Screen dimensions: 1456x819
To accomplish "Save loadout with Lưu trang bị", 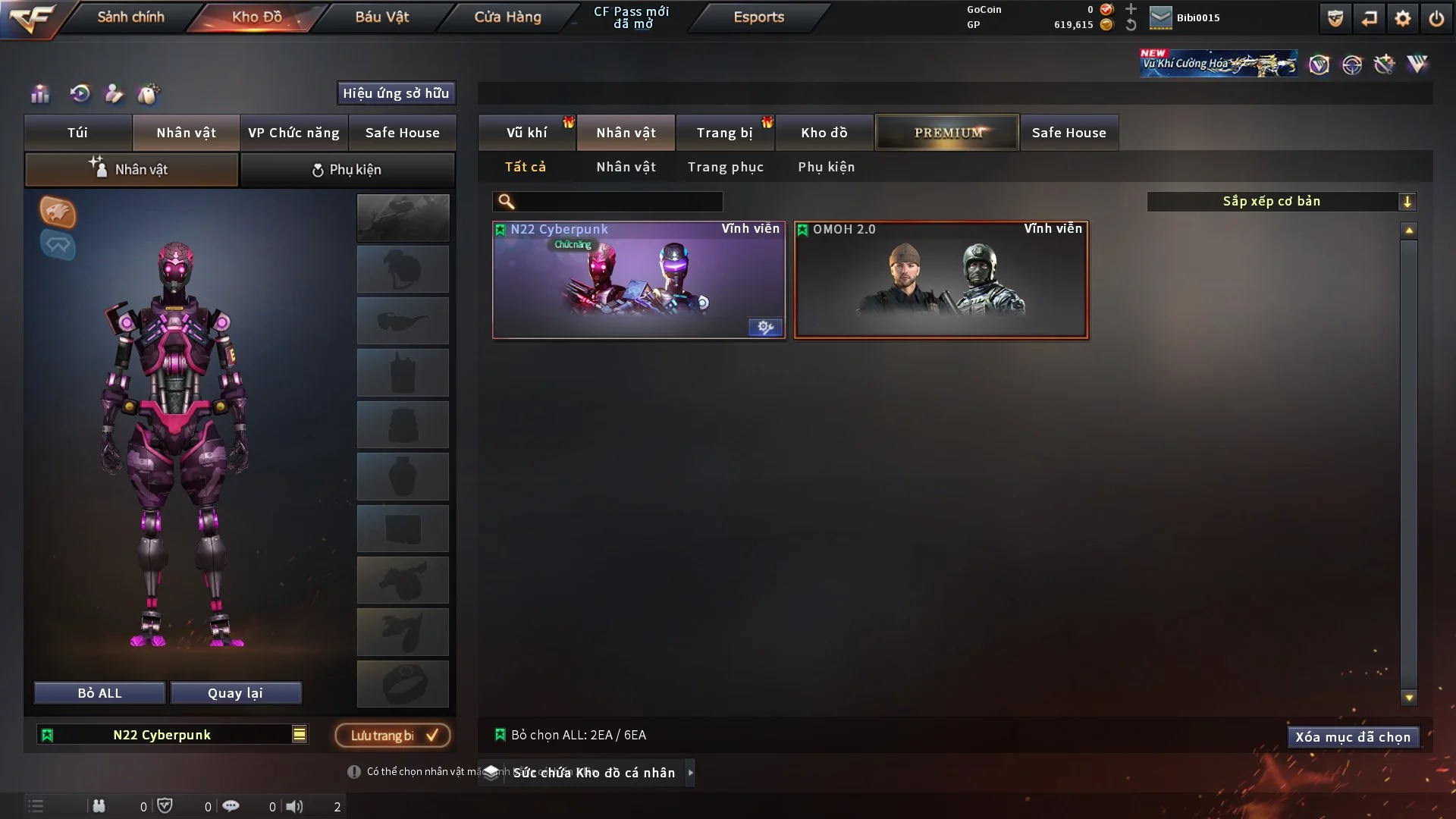I will pyautogui.click(x=393, y=736).
